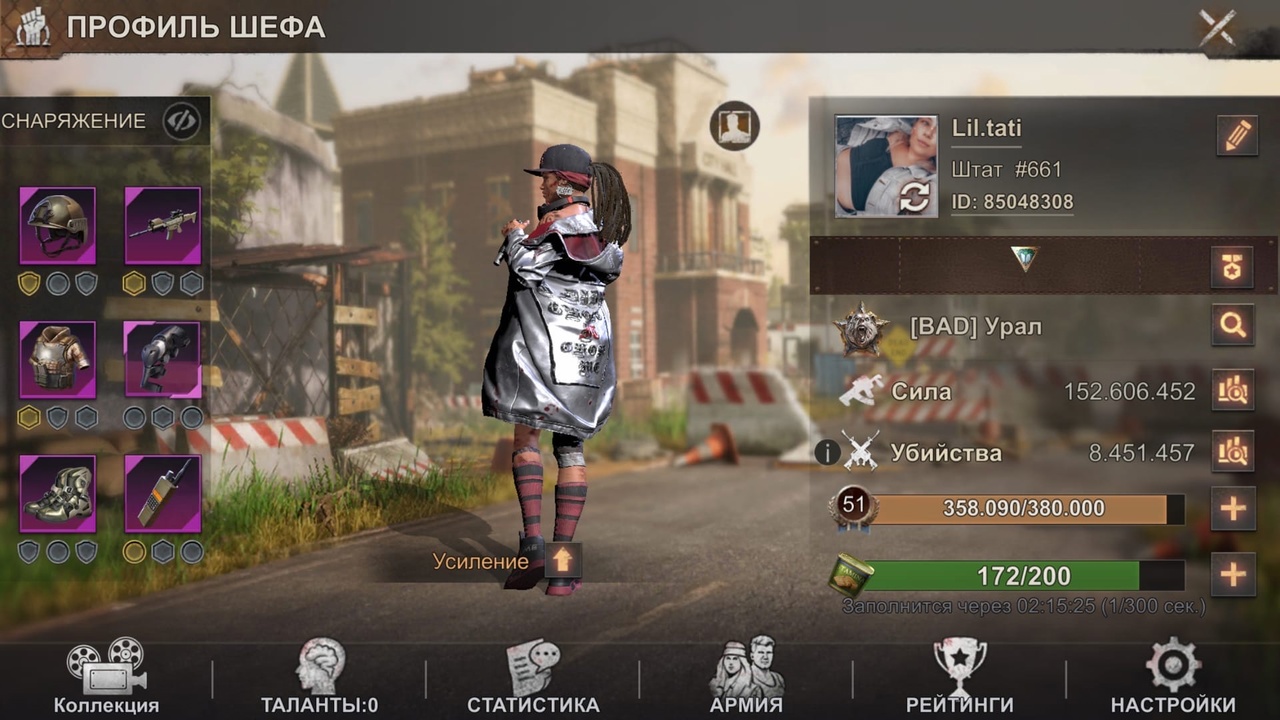1280x720 pixels.
Task: Open the Усиление boost arrow button
Action: click(x=562, y=561)
